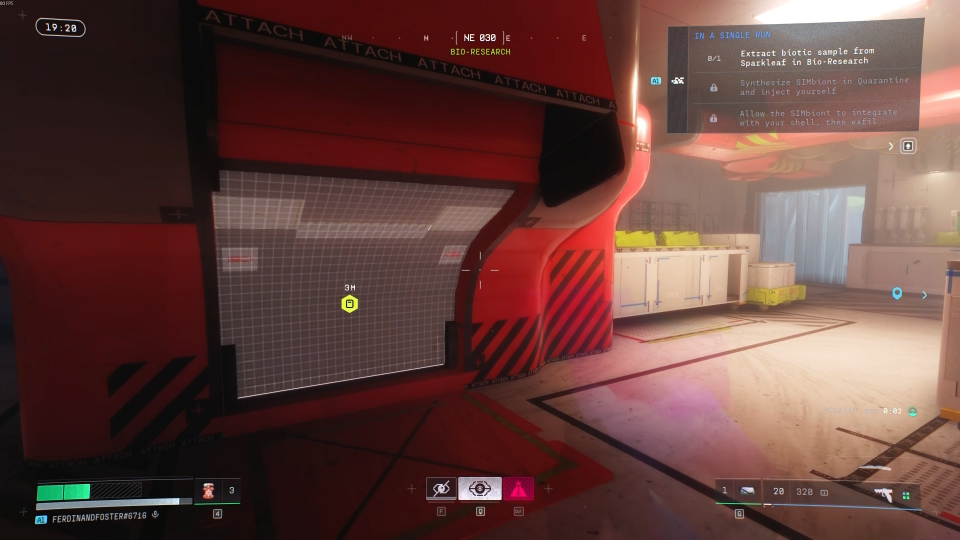The image size is (960, 540).
Task: Trigger the pink triangle ability icon
Action: 518,489
